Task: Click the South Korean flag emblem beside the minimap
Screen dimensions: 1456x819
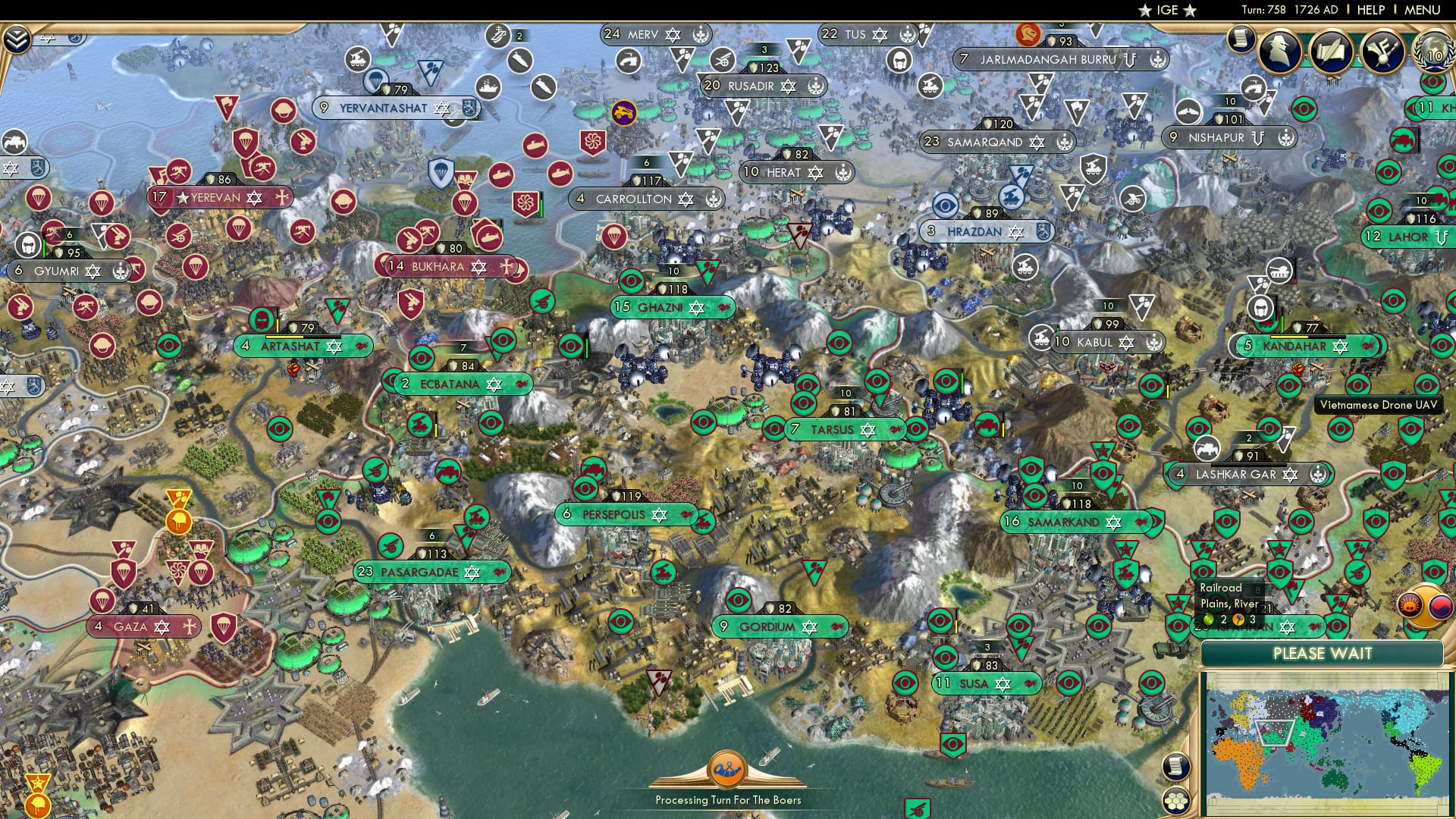Action: tap(1440, 607)
